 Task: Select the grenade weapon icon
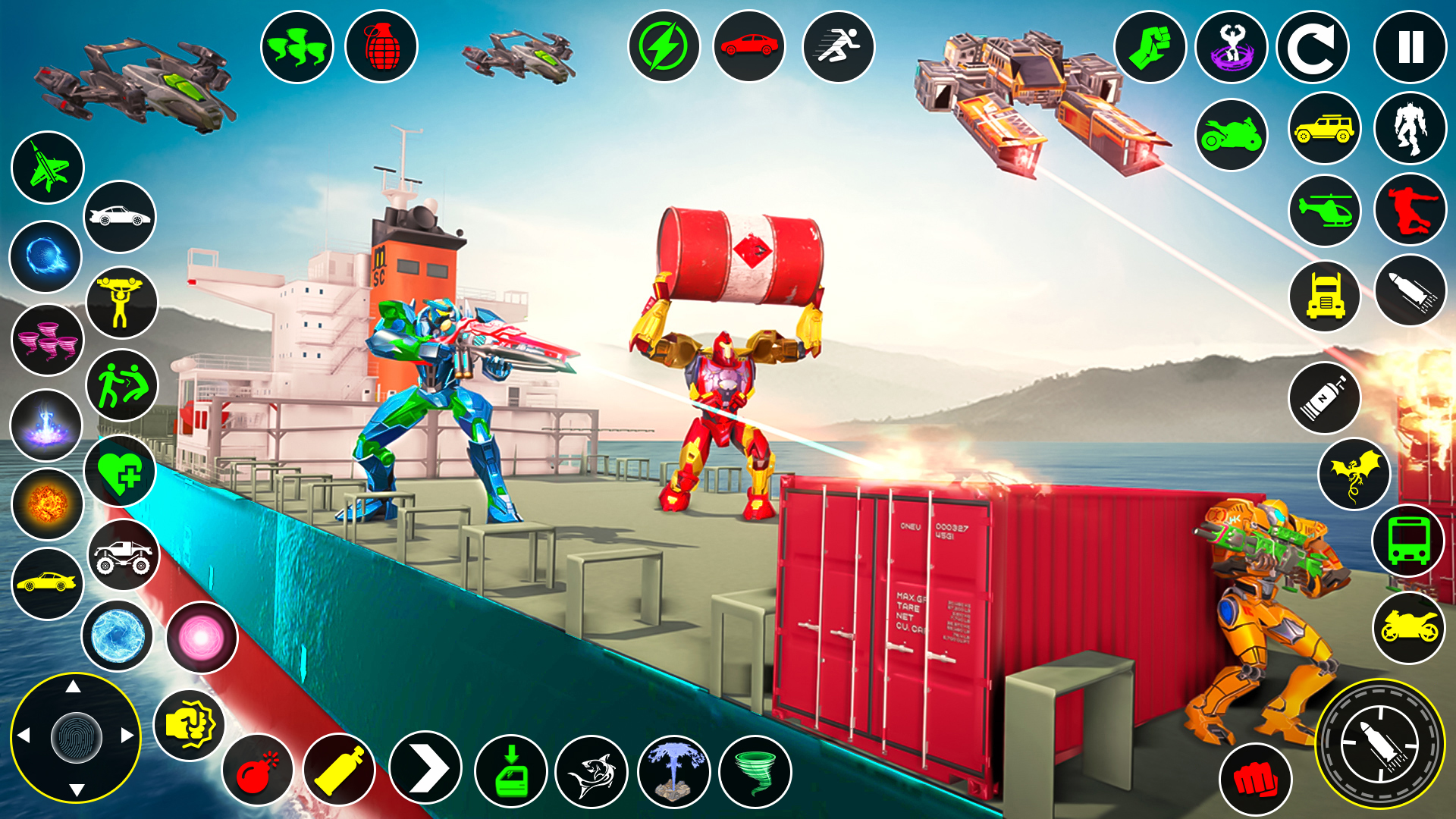point(381,45)
